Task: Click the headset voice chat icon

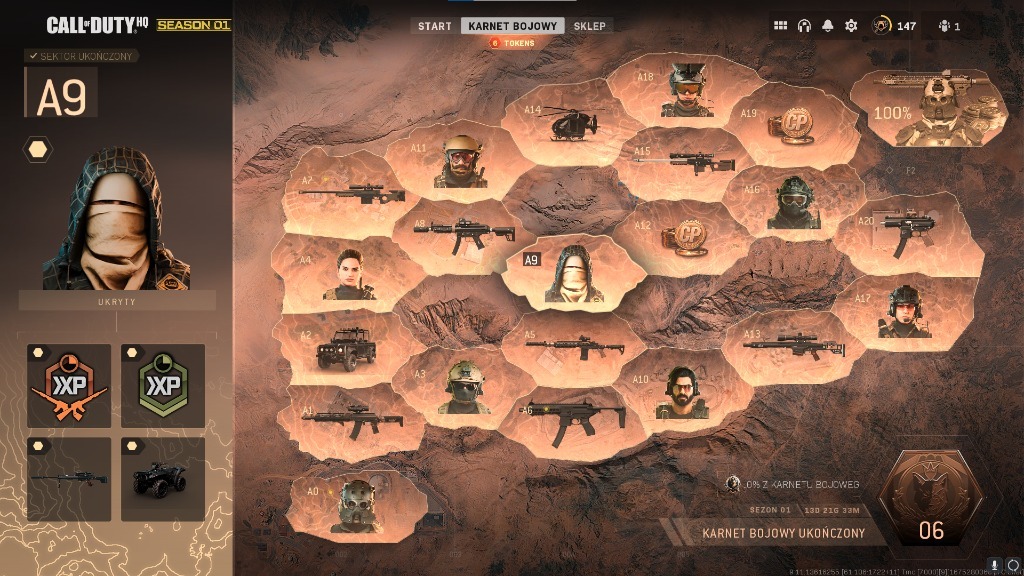Action: click(x=804, y=26)
